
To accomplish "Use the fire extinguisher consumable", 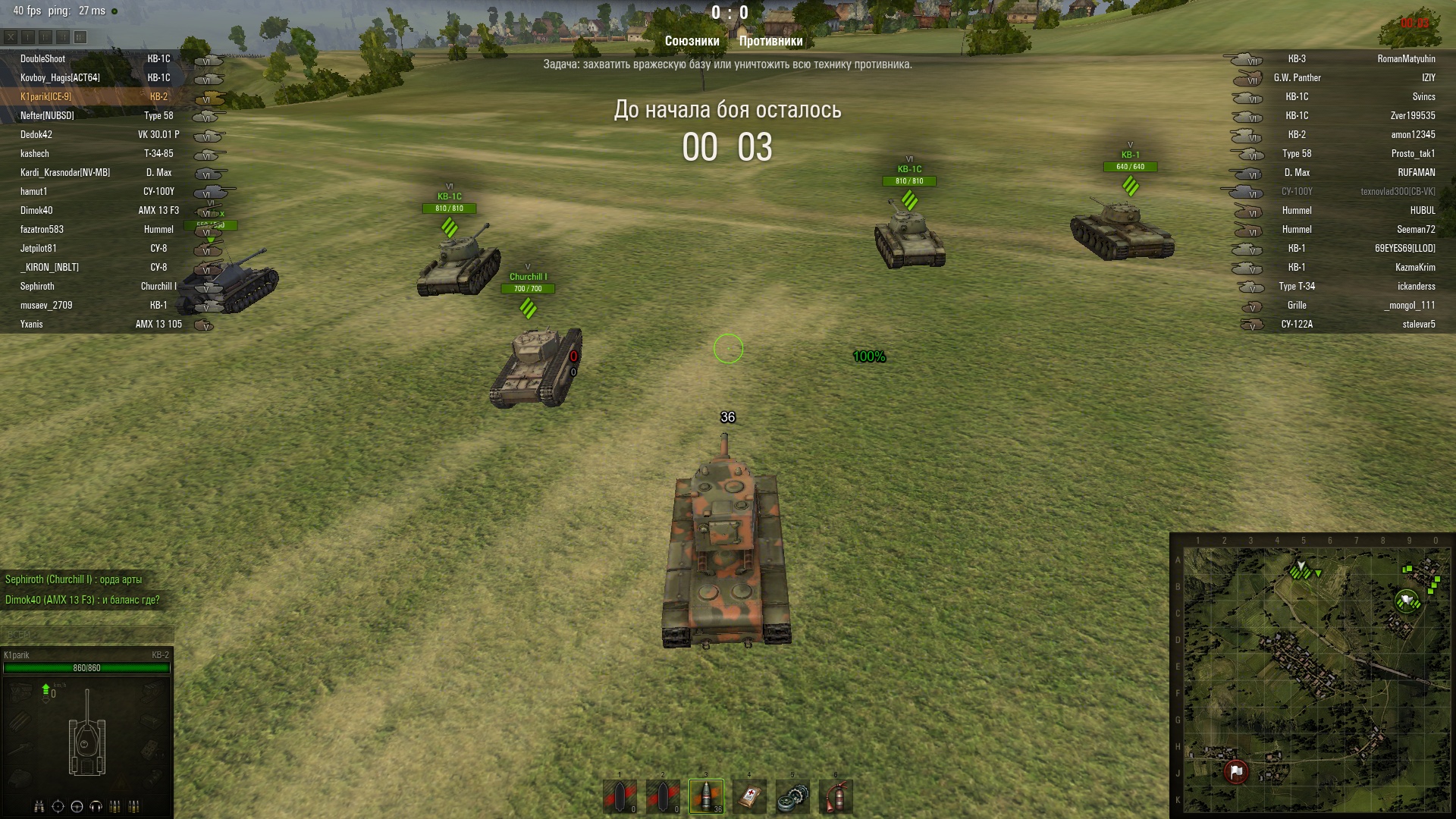I will [836, 796].
